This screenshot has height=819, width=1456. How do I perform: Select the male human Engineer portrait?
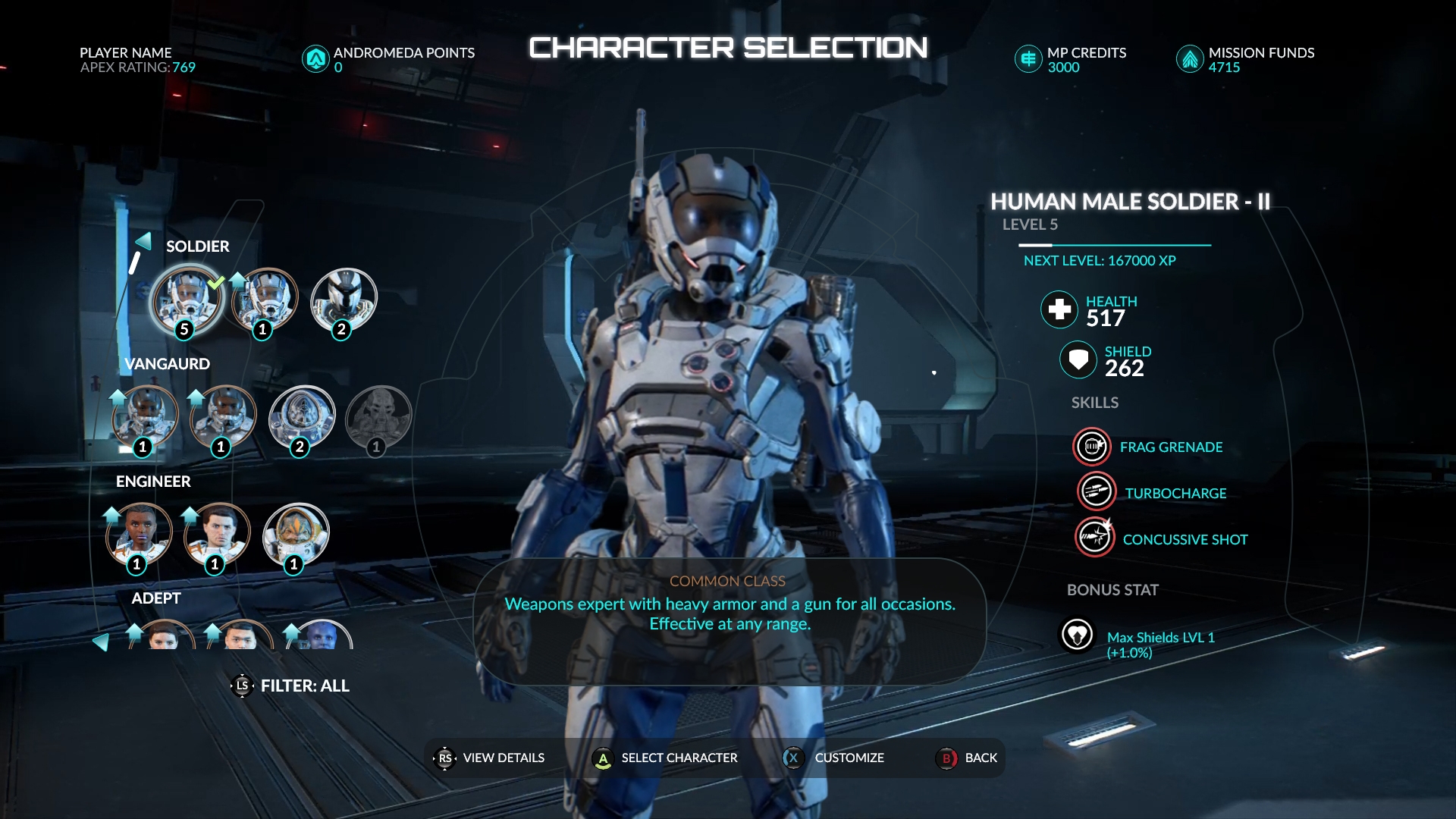click(218, 535)
